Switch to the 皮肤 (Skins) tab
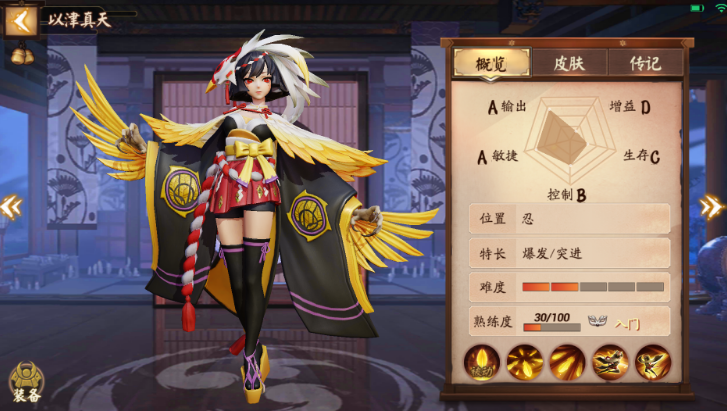This screenshot has height=411, width=727. tap(567, 62)
